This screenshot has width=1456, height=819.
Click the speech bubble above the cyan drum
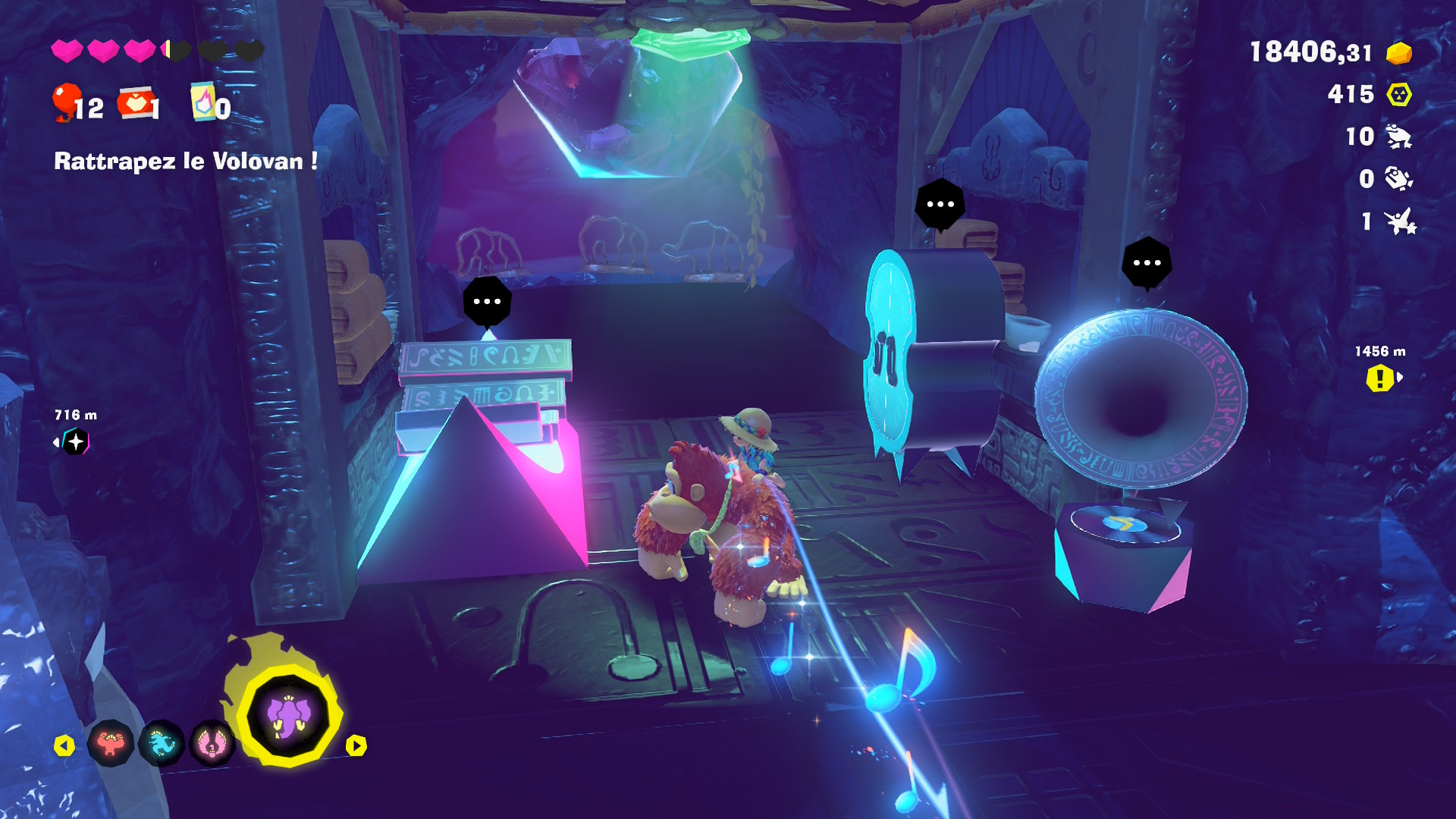(940, 204)
